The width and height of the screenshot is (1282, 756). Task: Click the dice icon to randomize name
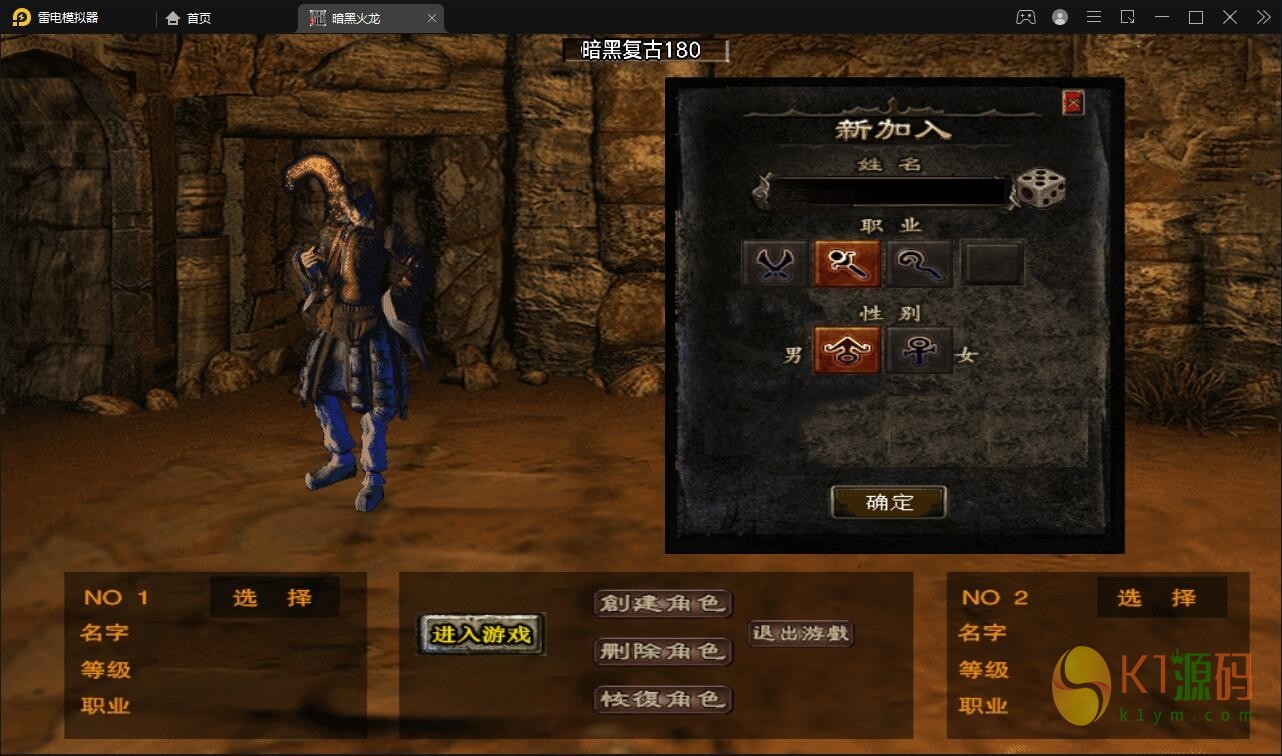click(x=1040, y=186)
